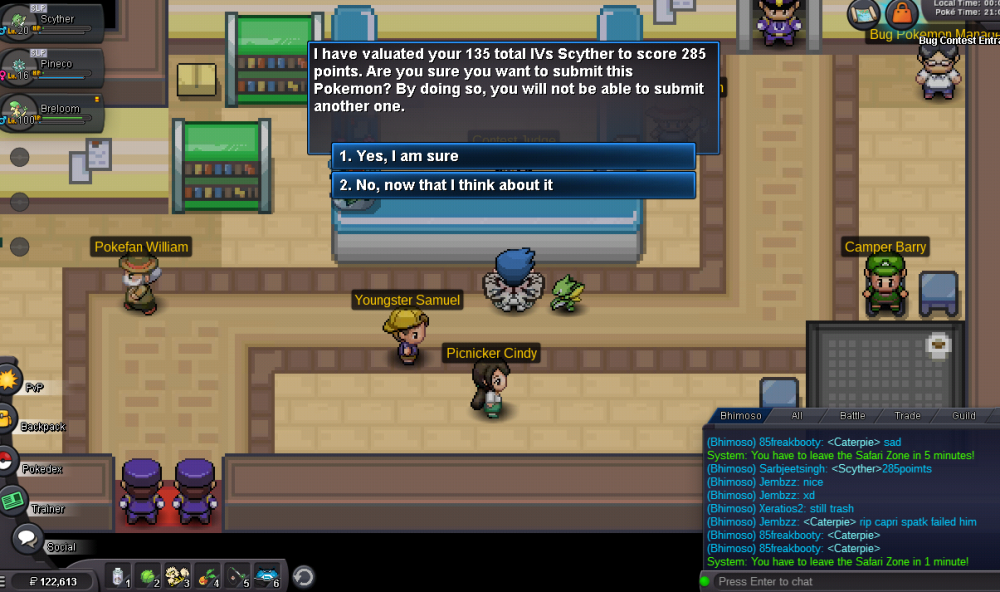Focus the "Press Enter to chat" input box

[x=850, y=581]
